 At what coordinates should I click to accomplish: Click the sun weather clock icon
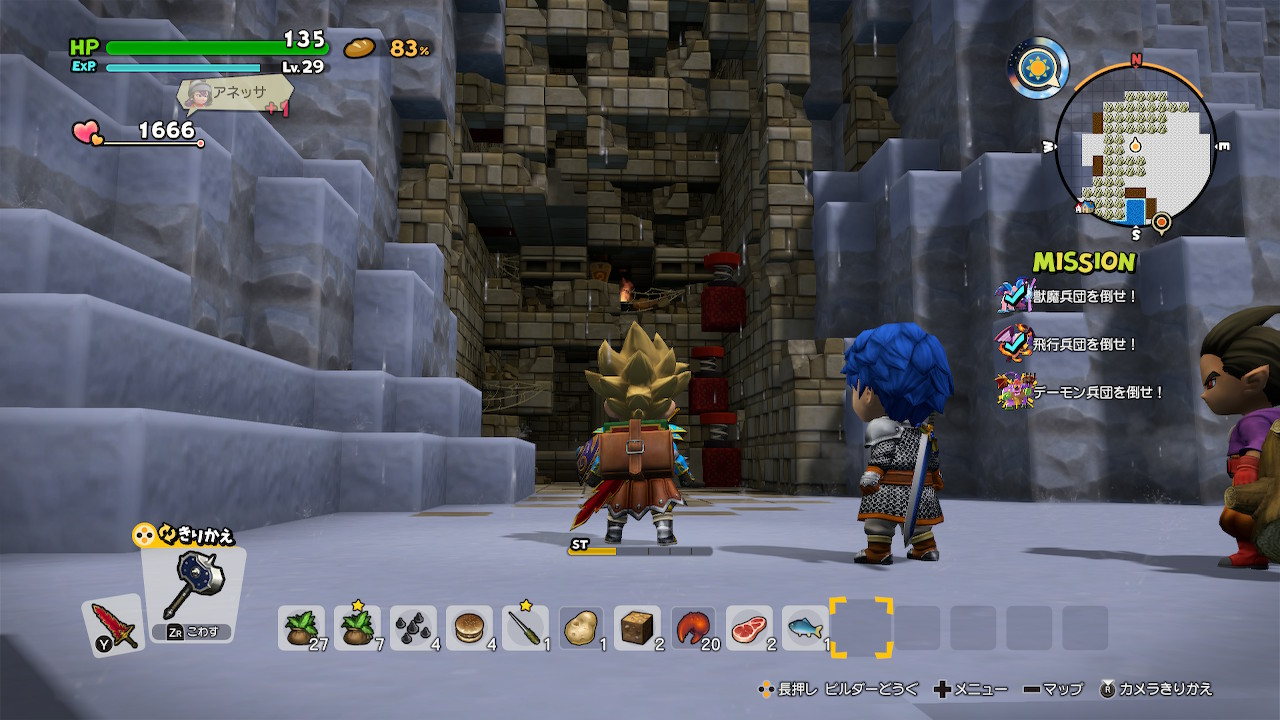1038,68
